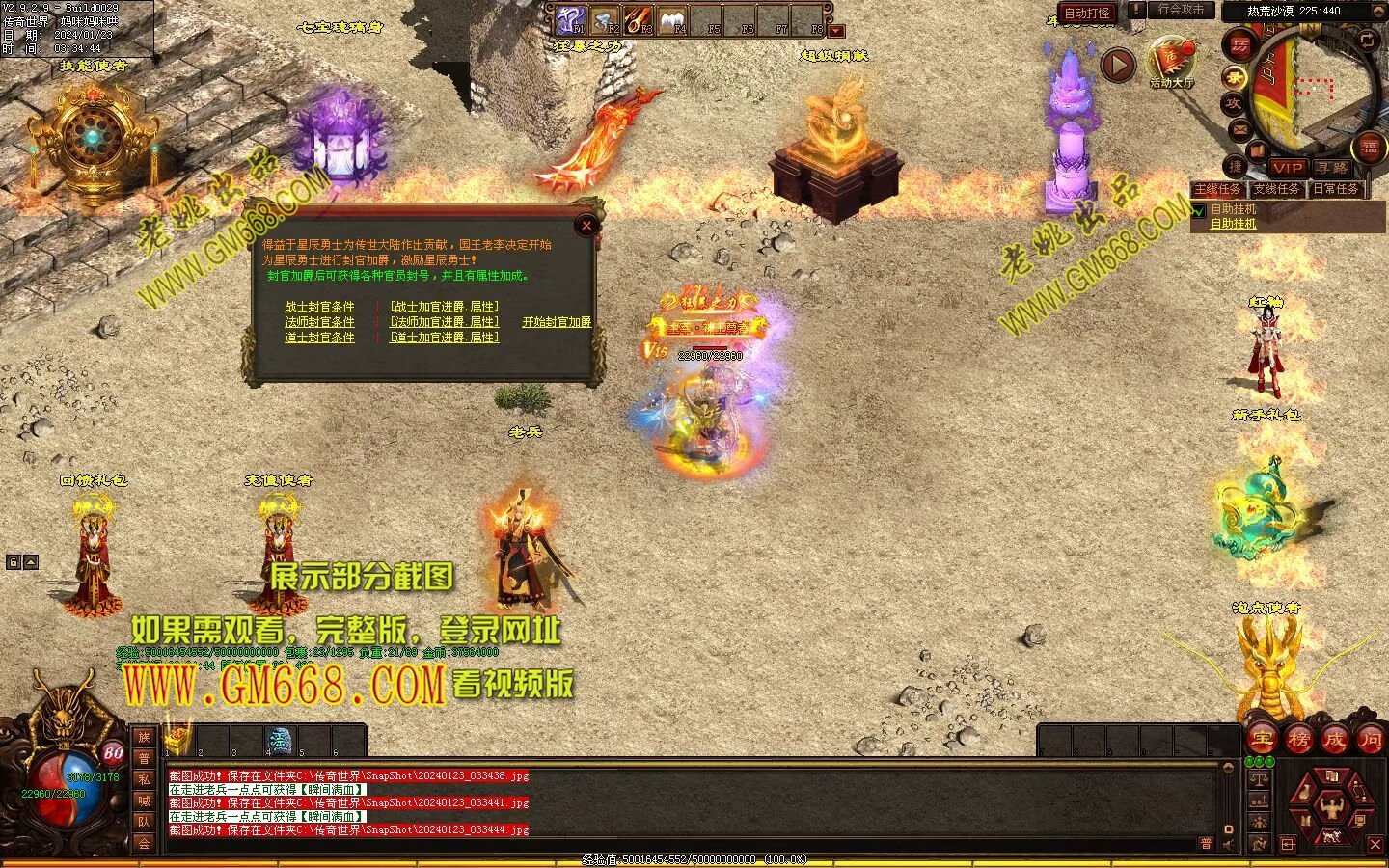Close the 封官加爵 dialog window
The width and height of the screenshot is (1389, 868).
586,227
